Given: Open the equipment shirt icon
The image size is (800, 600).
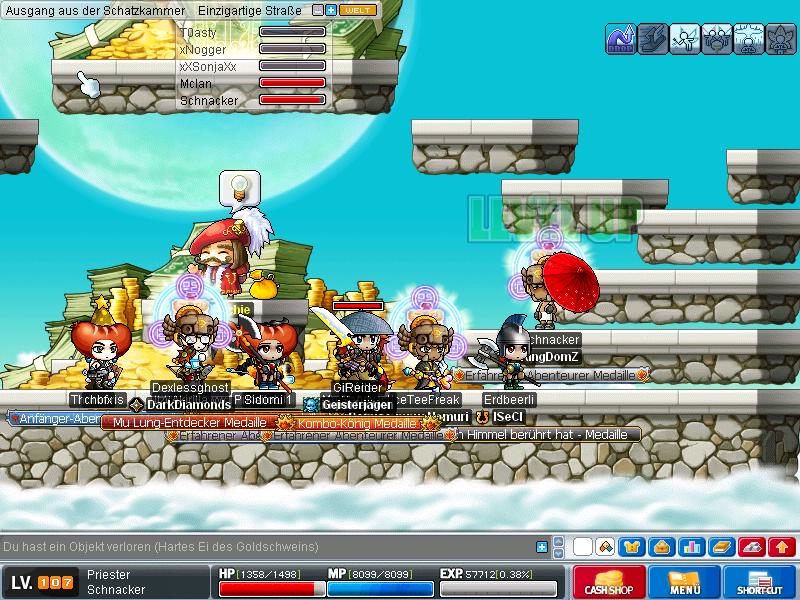Looking at the screenshot, I should [632, 547].
